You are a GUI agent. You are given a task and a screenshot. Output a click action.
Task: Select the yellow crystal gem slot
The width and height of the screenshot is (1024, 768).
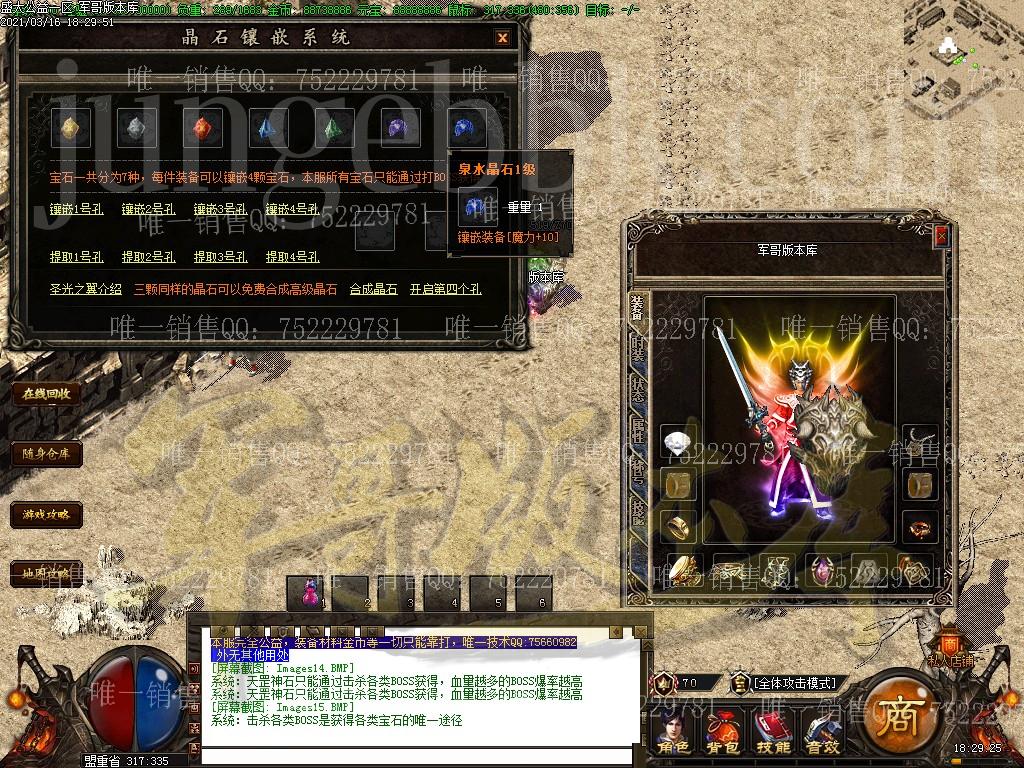tap(71, 127)
